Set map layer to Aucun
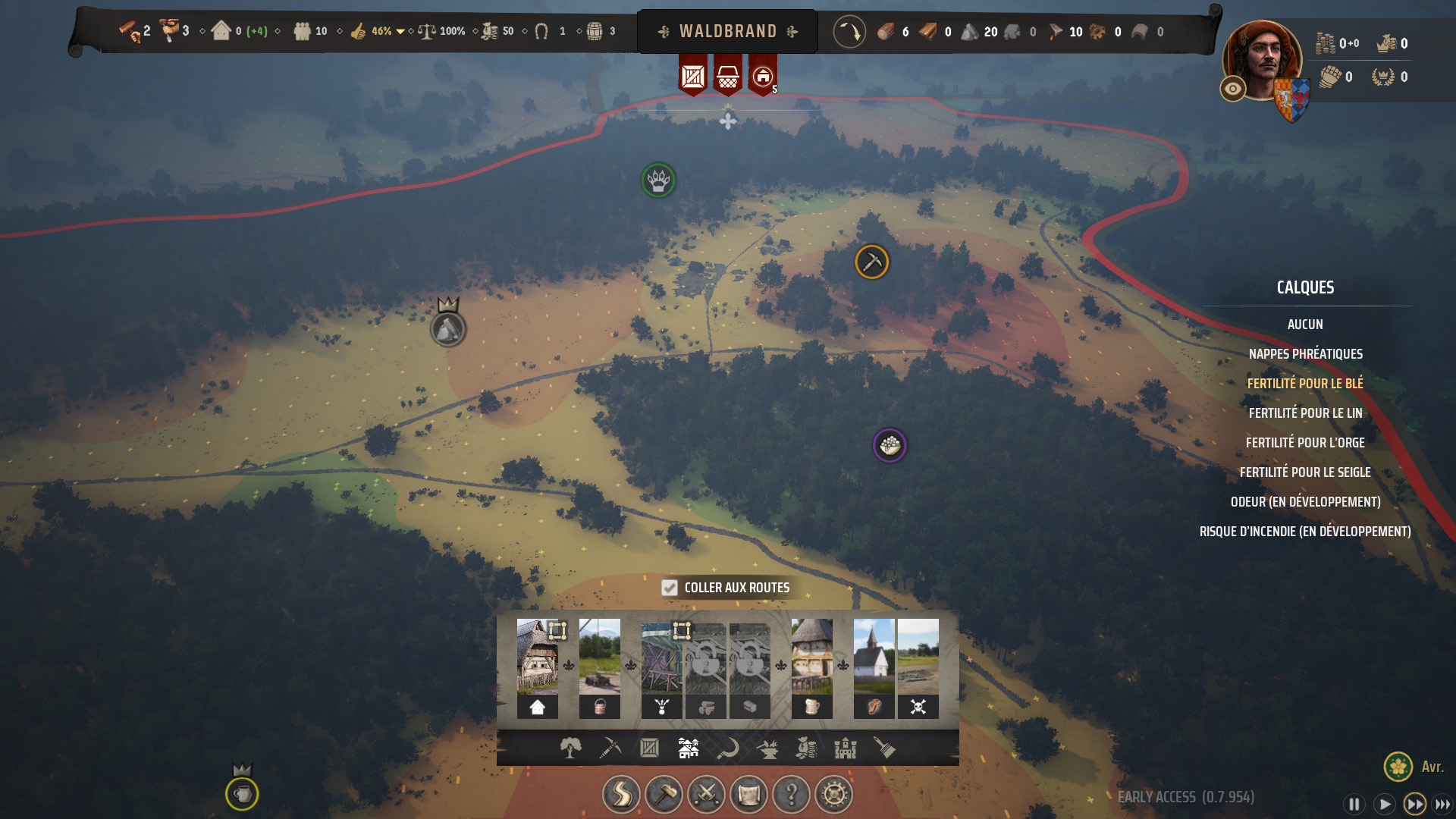Screen dimensions: 1456x819 pyautogui.click(x=1305, y=325)
